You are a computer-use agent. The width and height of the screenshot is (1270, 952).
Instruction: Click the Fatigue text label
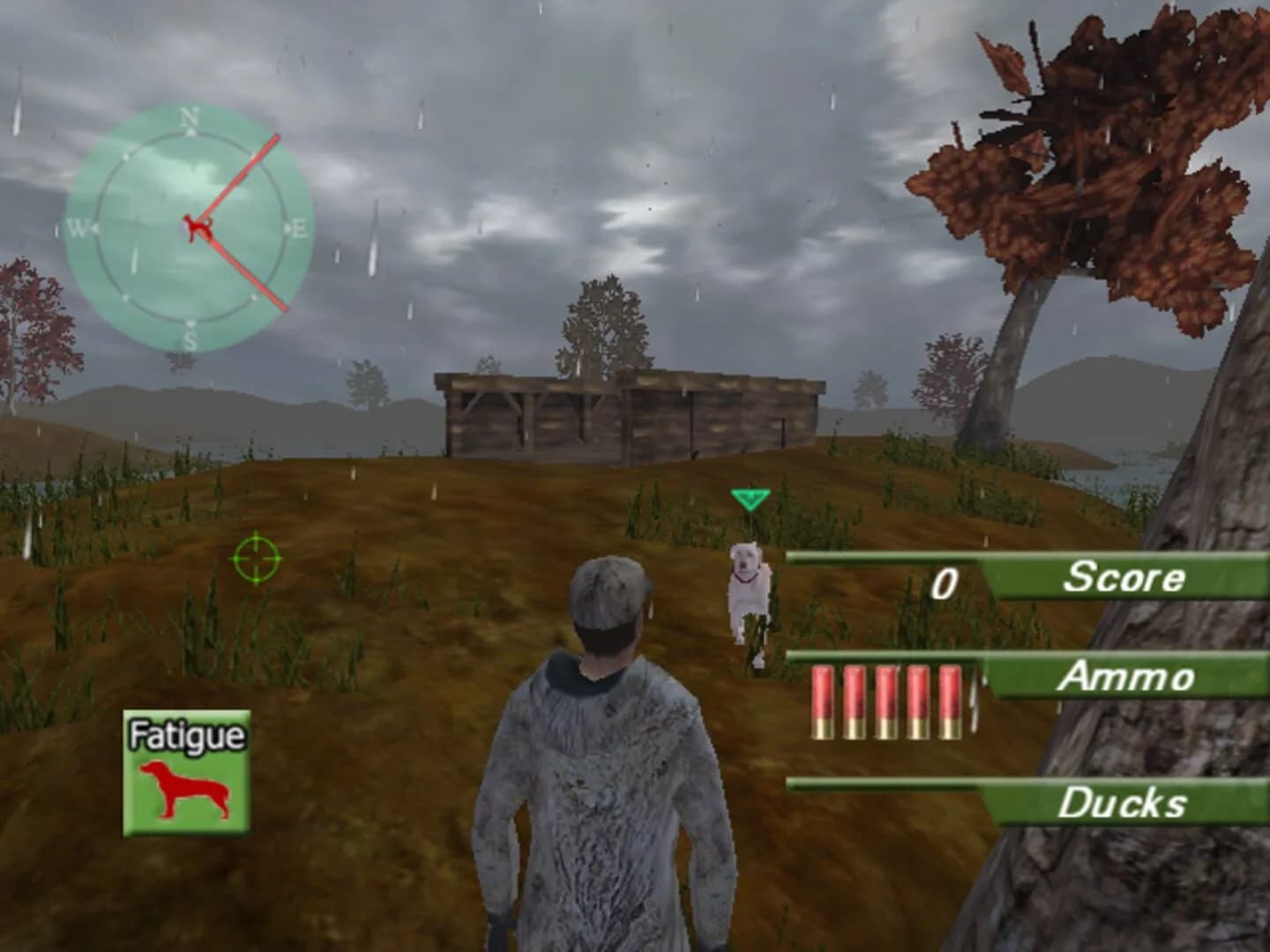pos(188,733)
